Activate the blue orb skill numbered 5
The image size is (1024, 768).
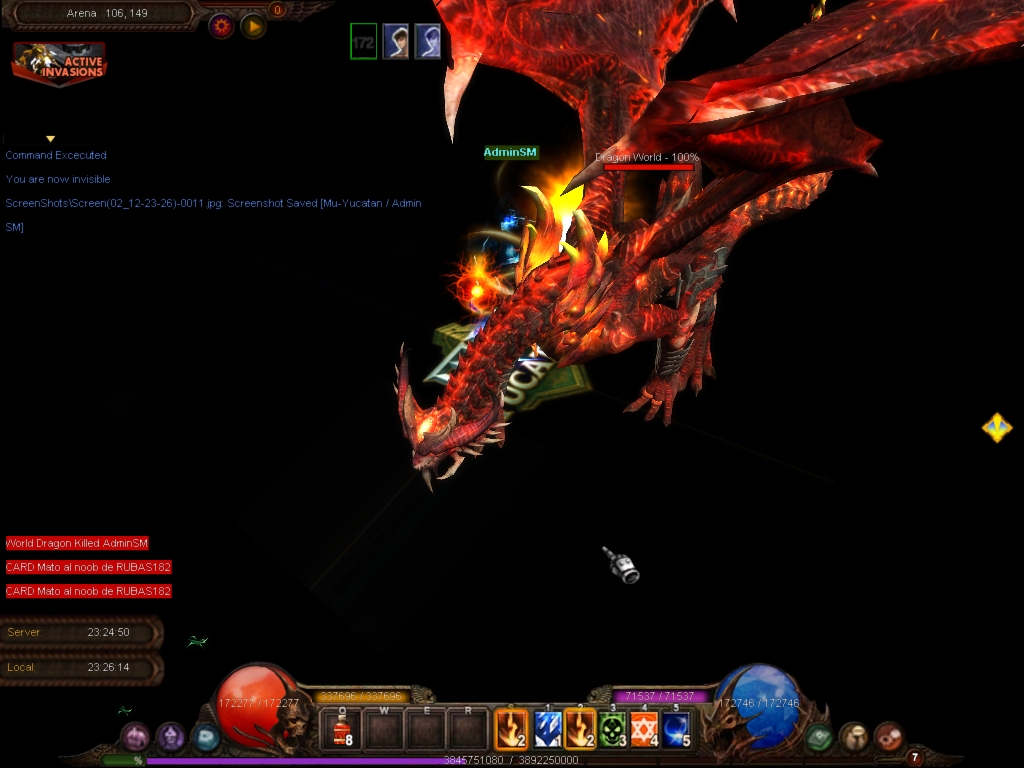pyautogui.click(x=677, y=730)
